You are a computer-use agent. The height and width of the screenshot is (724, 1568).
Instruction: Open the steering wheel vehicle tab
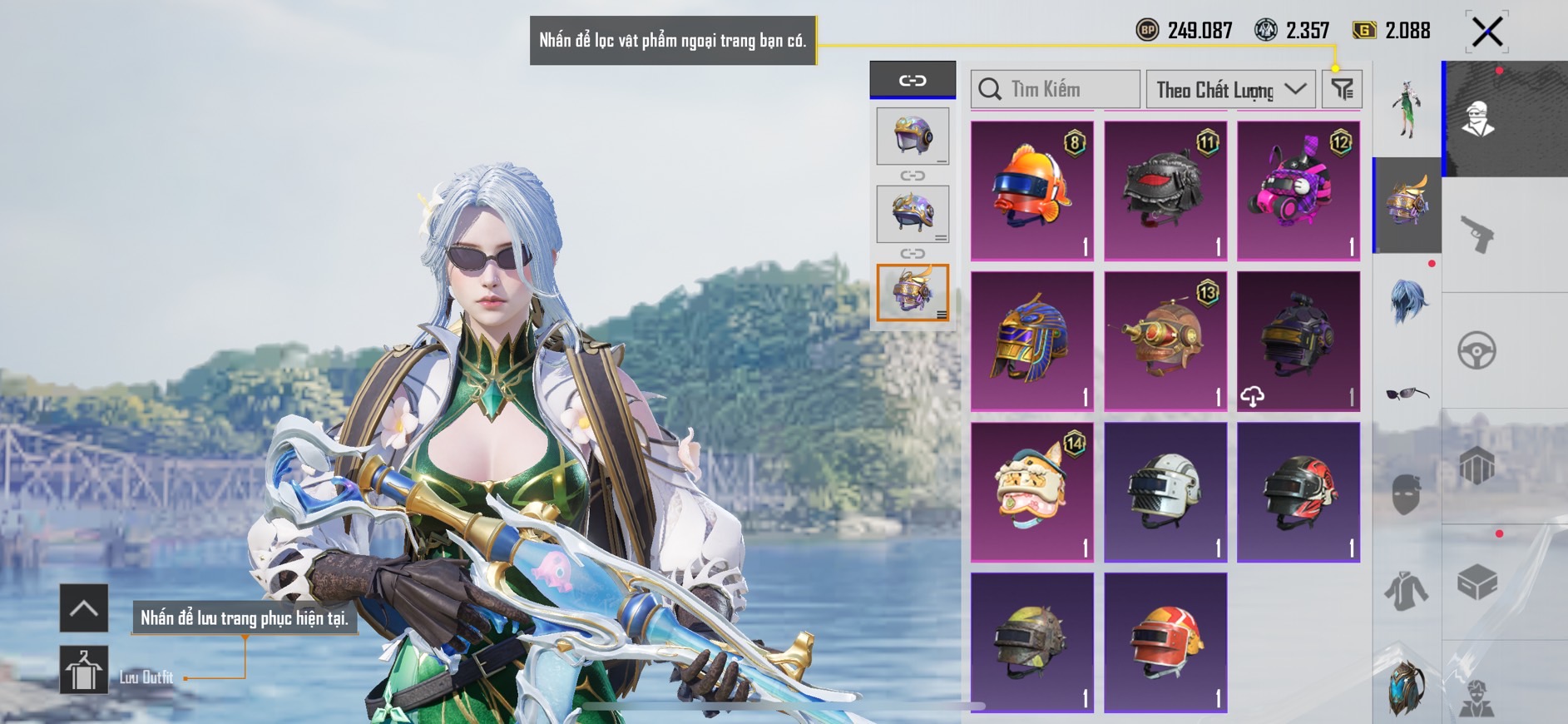click(1477, 350)
